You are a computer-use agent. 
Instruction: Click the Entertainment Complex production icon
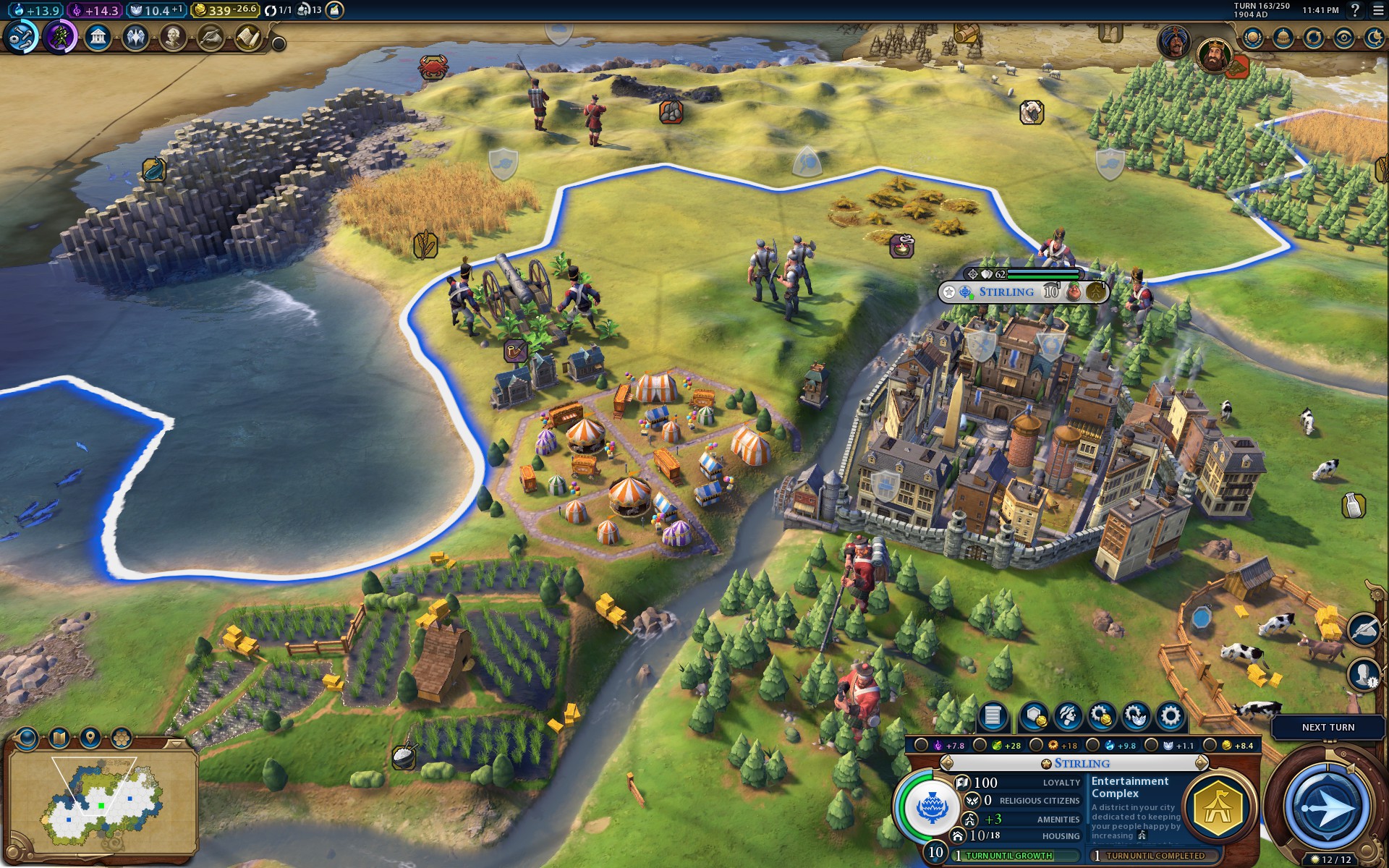coord(1219,807)
